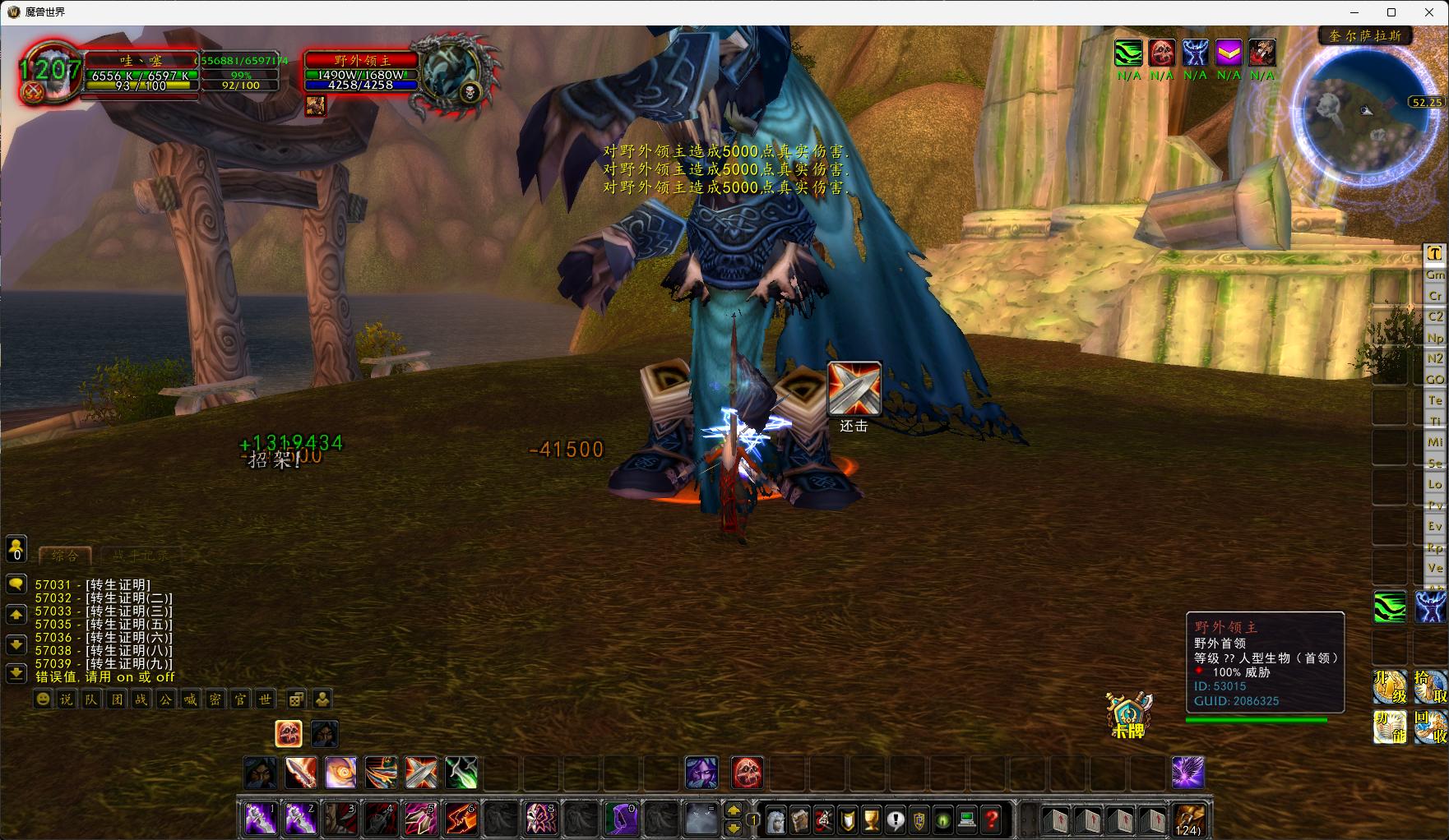Click the 回收 recycle button
Image resolution: width=1449 pixels, height=840 pixels.
point(1431,727)
